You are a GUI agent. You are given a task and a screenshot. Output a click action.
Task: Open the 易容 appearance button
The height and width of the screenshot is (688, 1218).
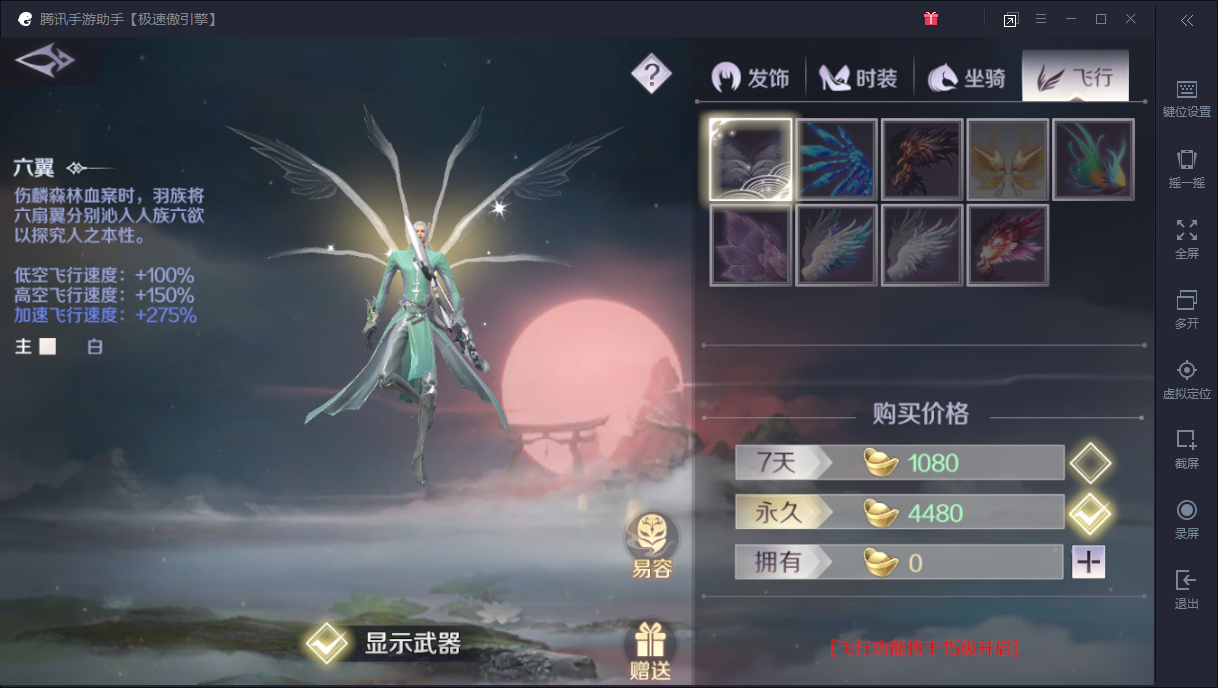(x=651, y=546)
